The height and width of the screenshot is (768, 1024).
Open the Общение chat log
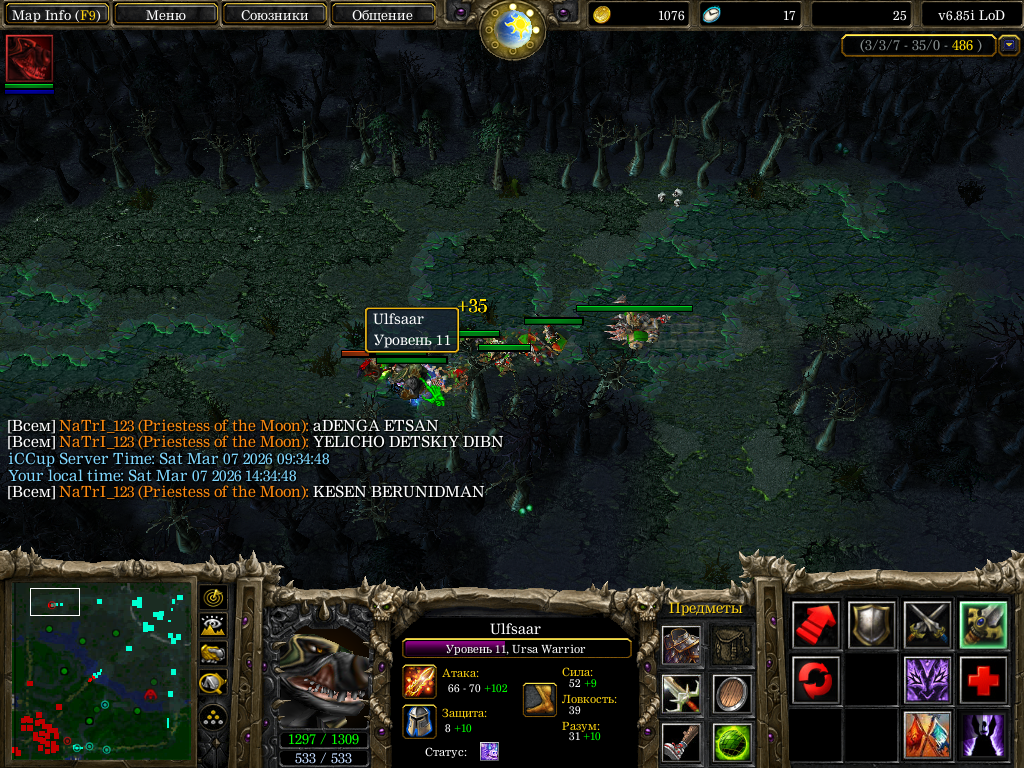(382, 15)
